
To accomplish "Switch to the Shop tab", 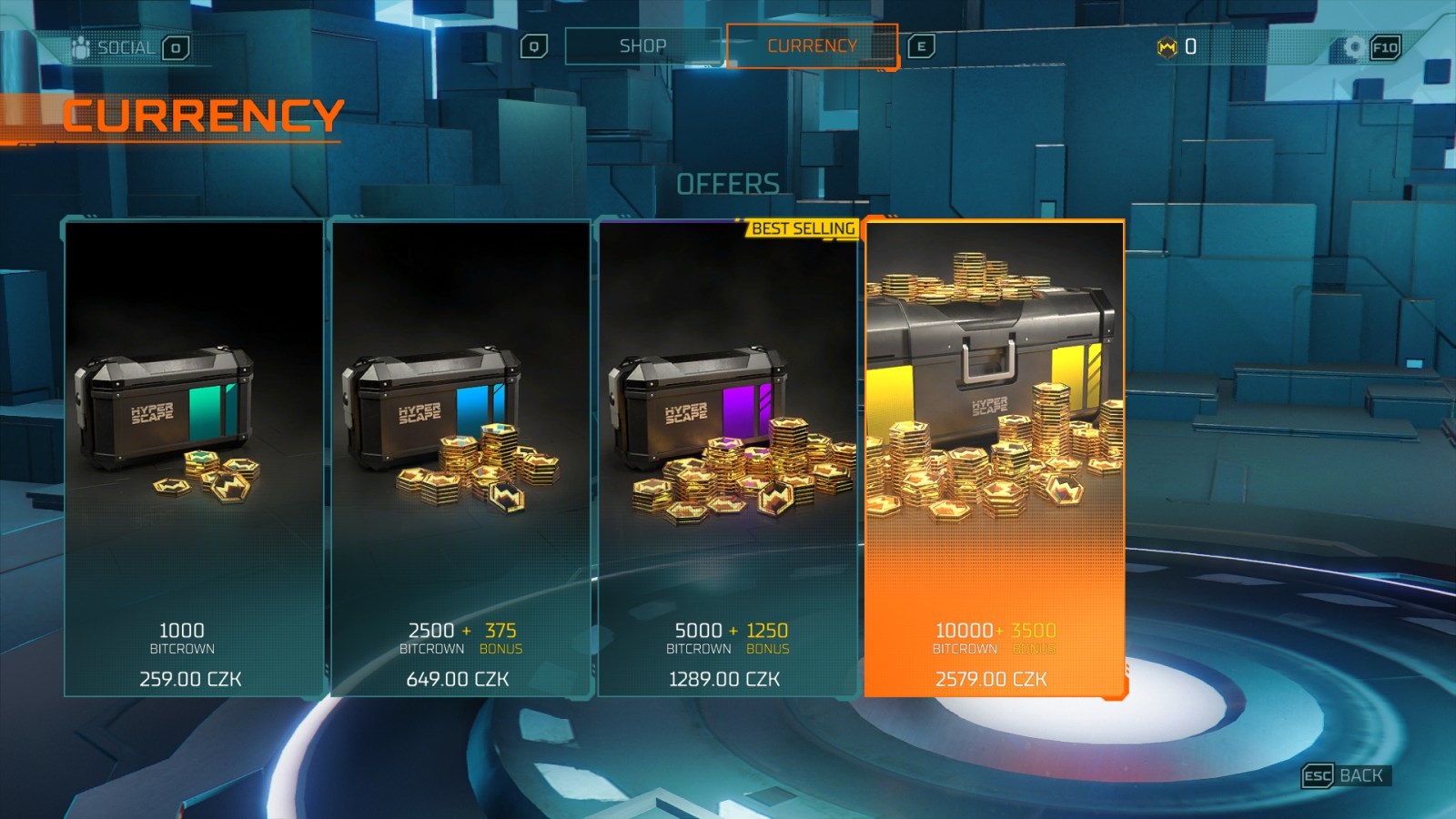I will (642, 46).
